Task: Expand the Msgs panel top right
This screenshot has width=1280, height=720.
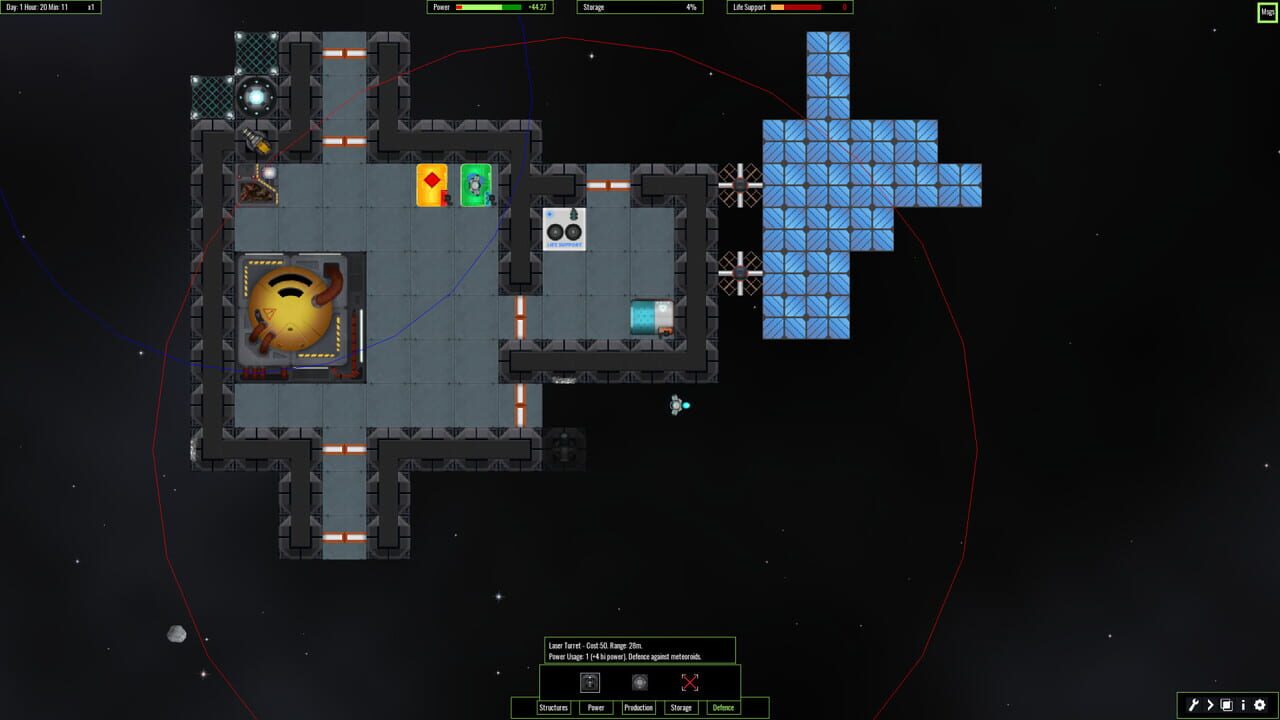Action: coord(1267,13)
